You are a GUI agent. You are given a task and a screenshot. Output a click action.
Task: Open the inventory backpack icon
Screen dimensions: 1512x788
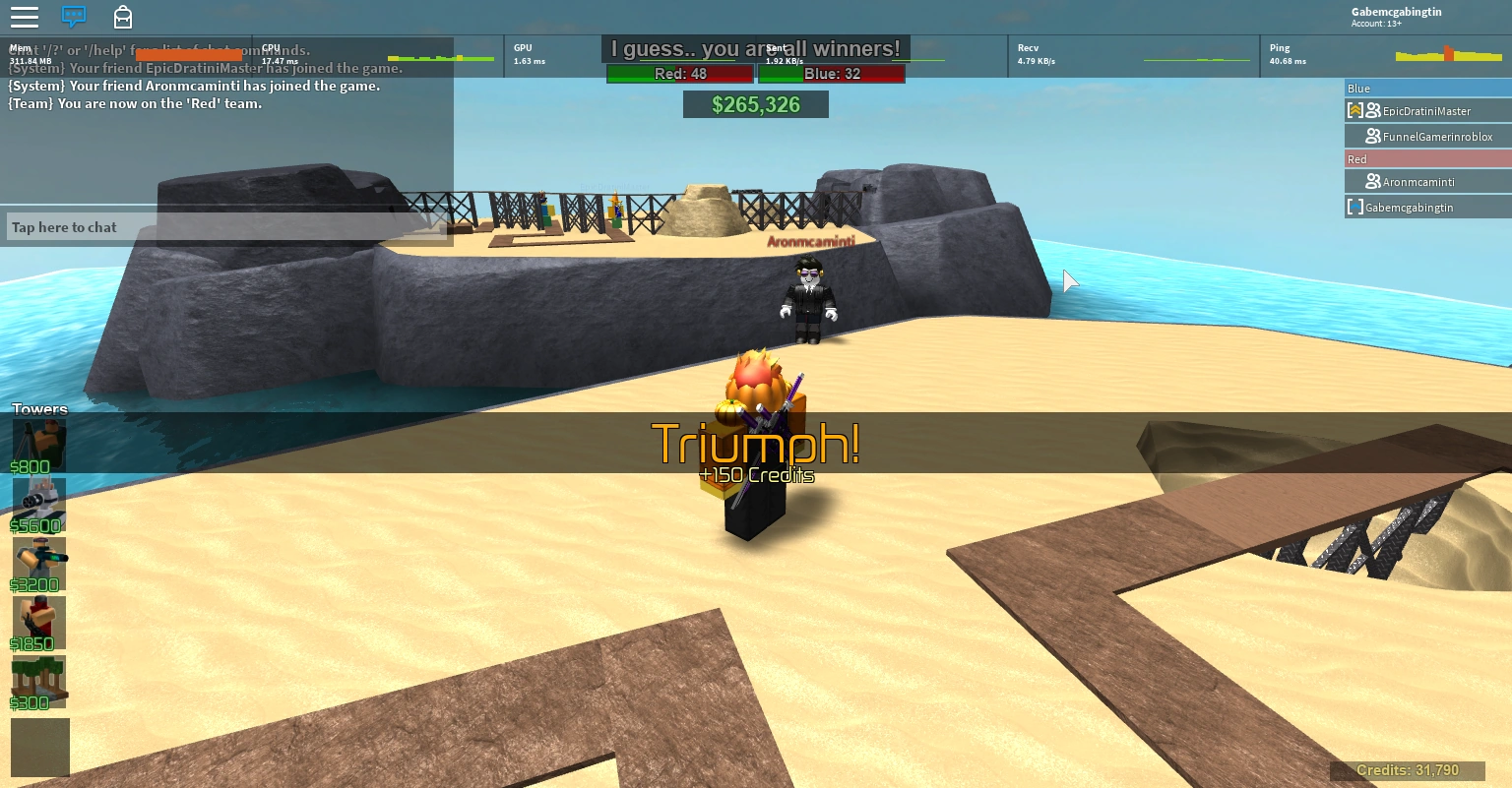pos(123,17)
